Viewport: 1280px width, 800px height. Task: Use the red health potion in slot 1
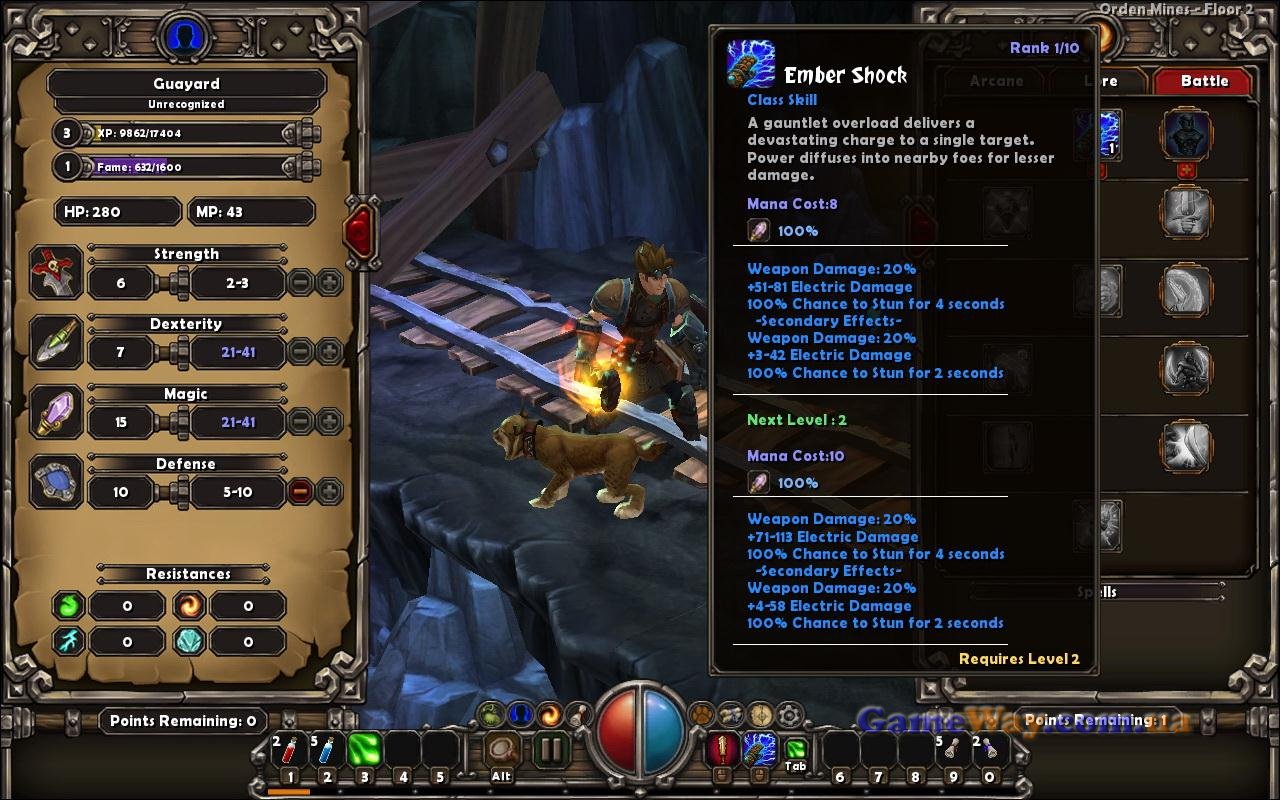point(289,750)
